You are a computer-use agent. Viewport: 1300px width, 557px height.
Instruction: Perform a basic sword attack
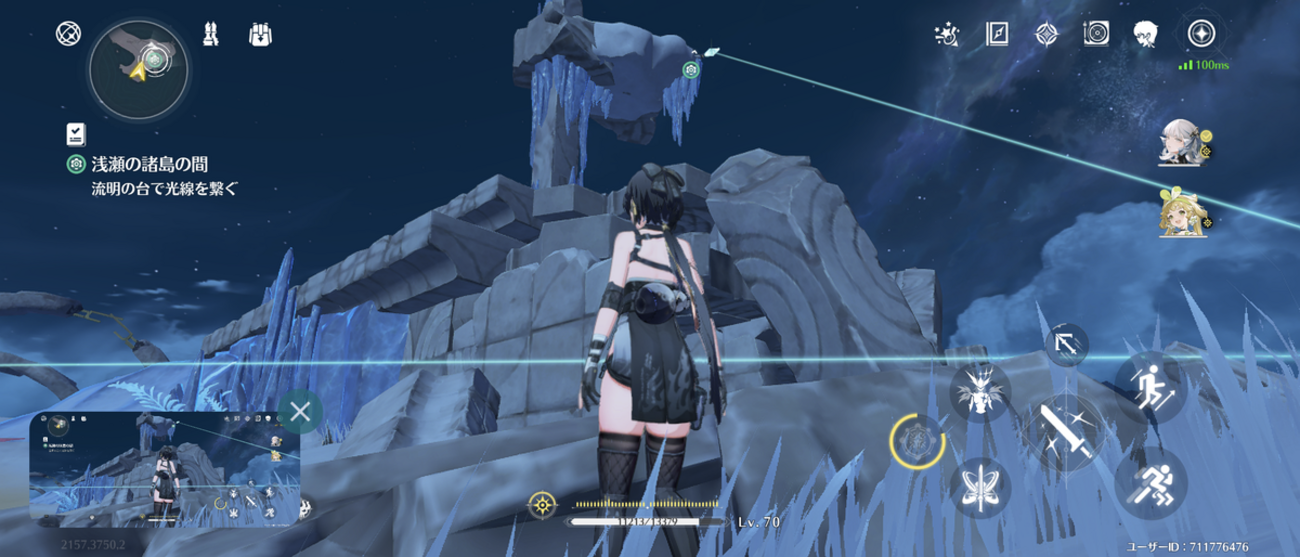pyautogui.click(x=1061, y=433)
